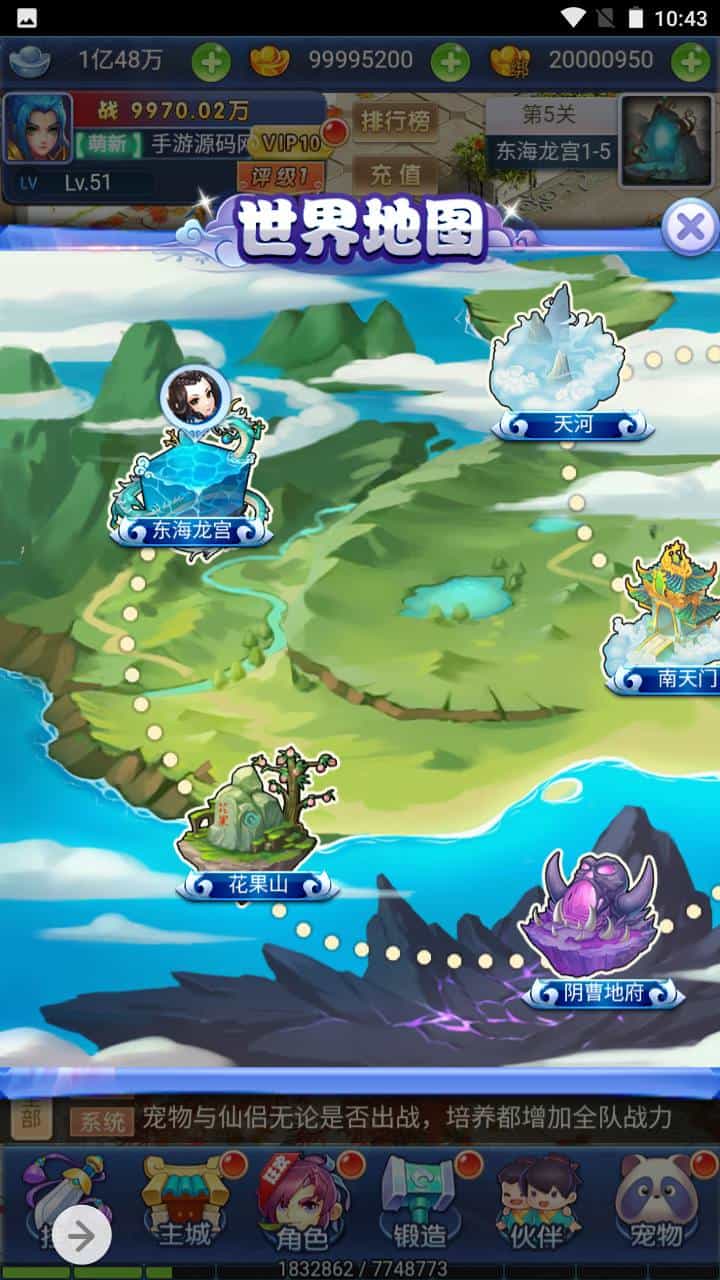Add more silver ingot currency
The height and width of the screenshot is (1280, 720).
pyautogui.click(x=211, y=62)
